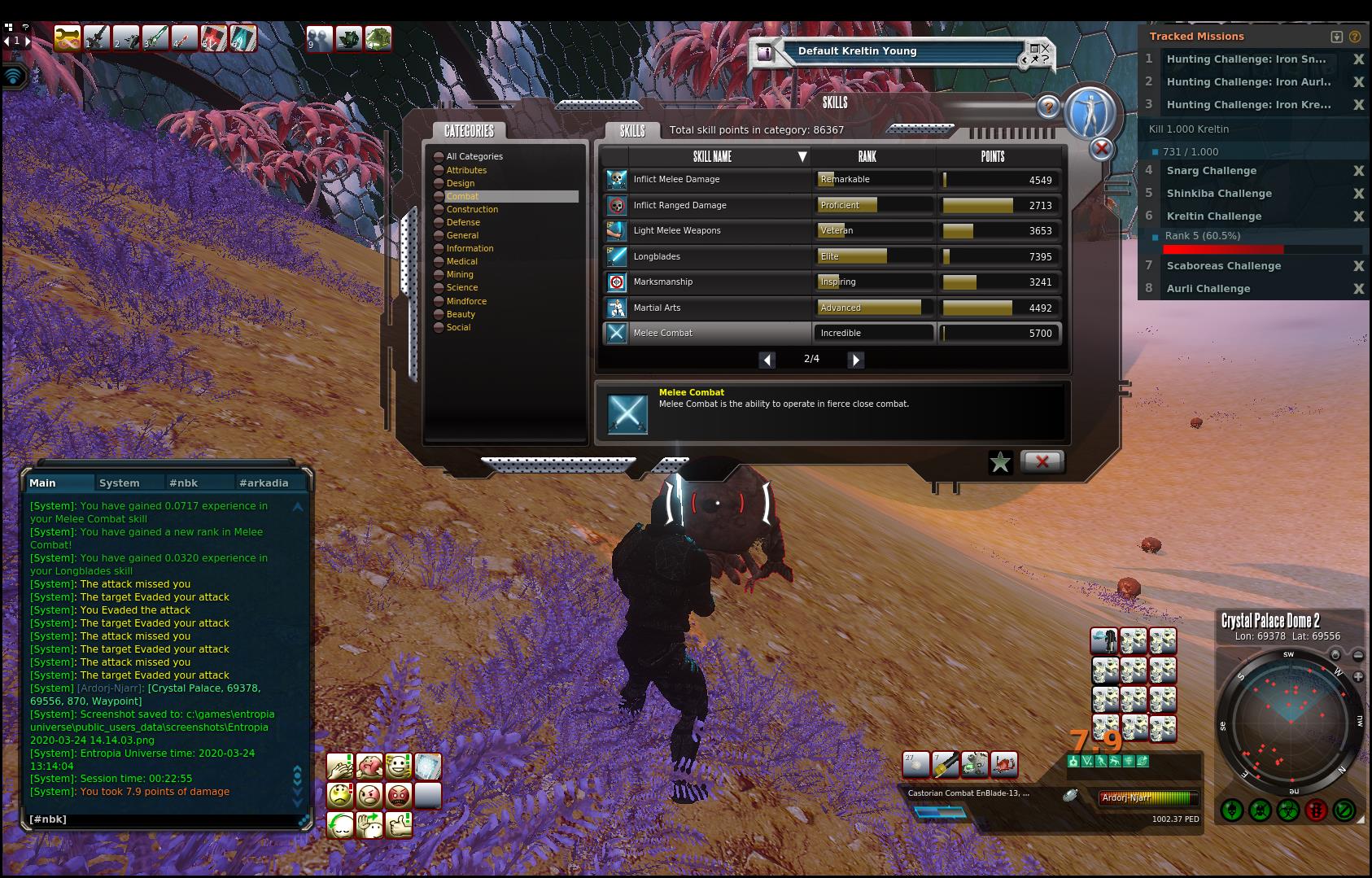Sort skills by the Rank column
The image size is (1372, 878).
click(867, 156)
